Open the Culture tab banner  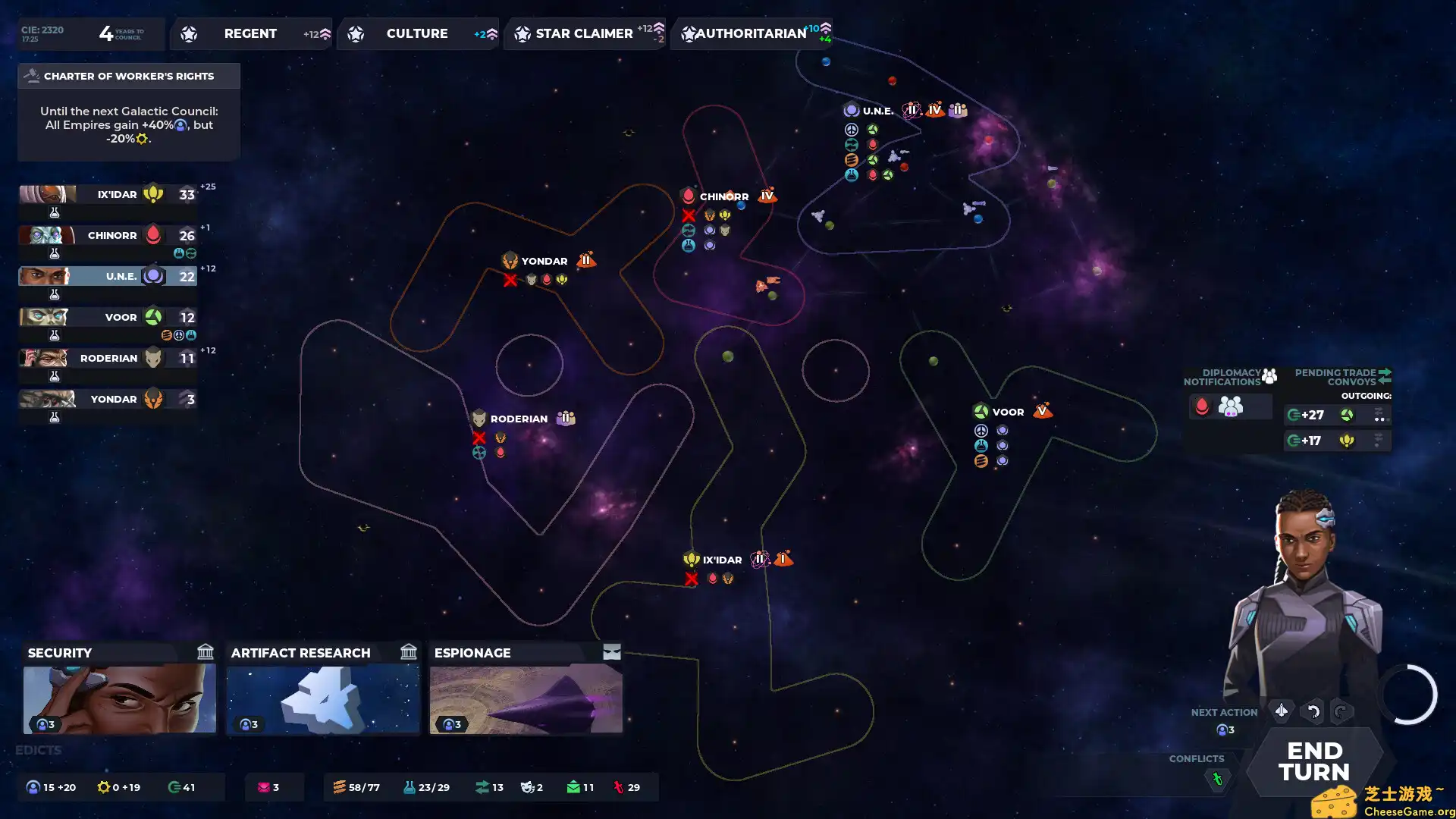[417, 33]
